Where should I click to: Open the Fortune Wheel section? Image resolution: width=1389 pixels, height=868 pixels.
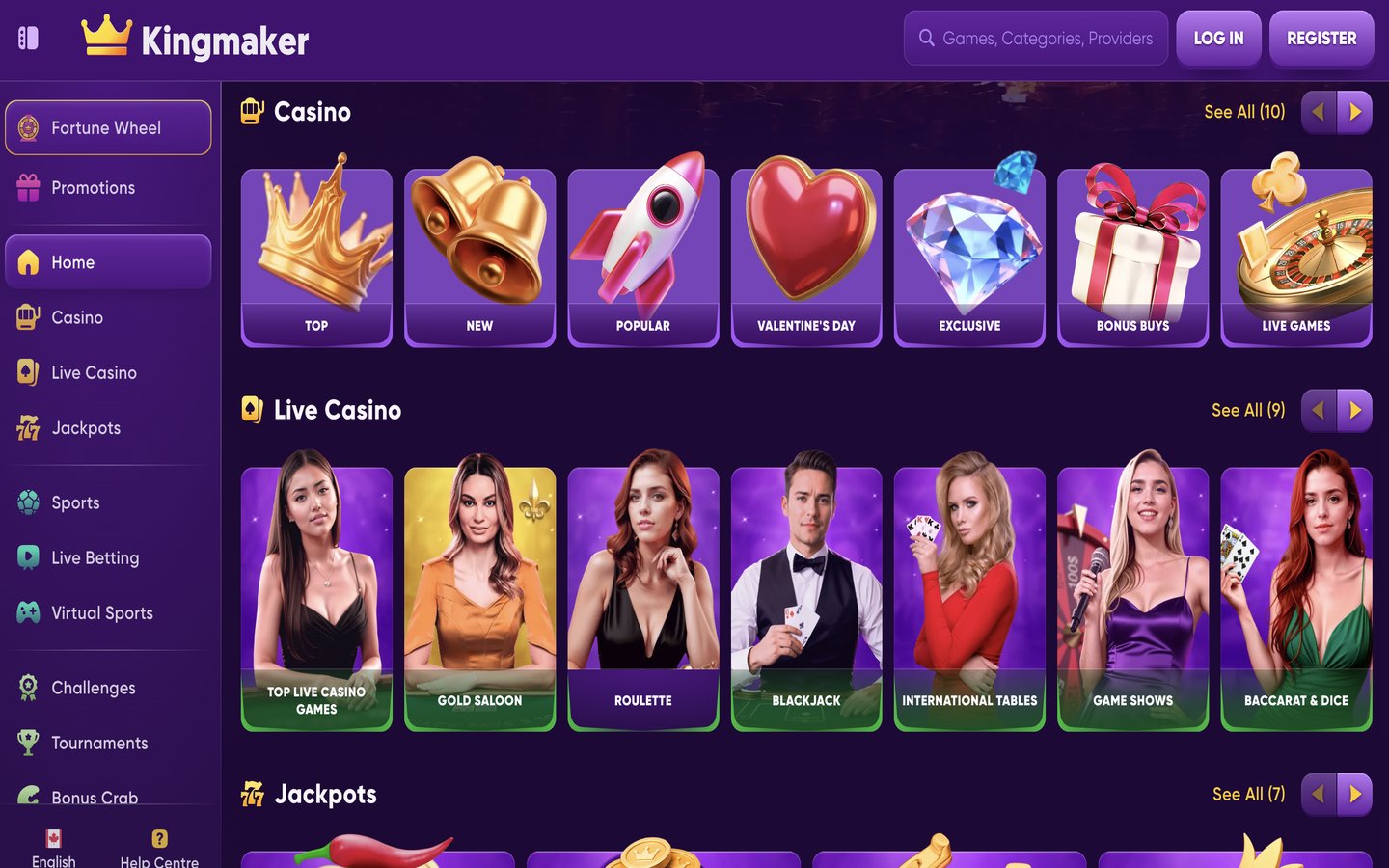(108, 127)
